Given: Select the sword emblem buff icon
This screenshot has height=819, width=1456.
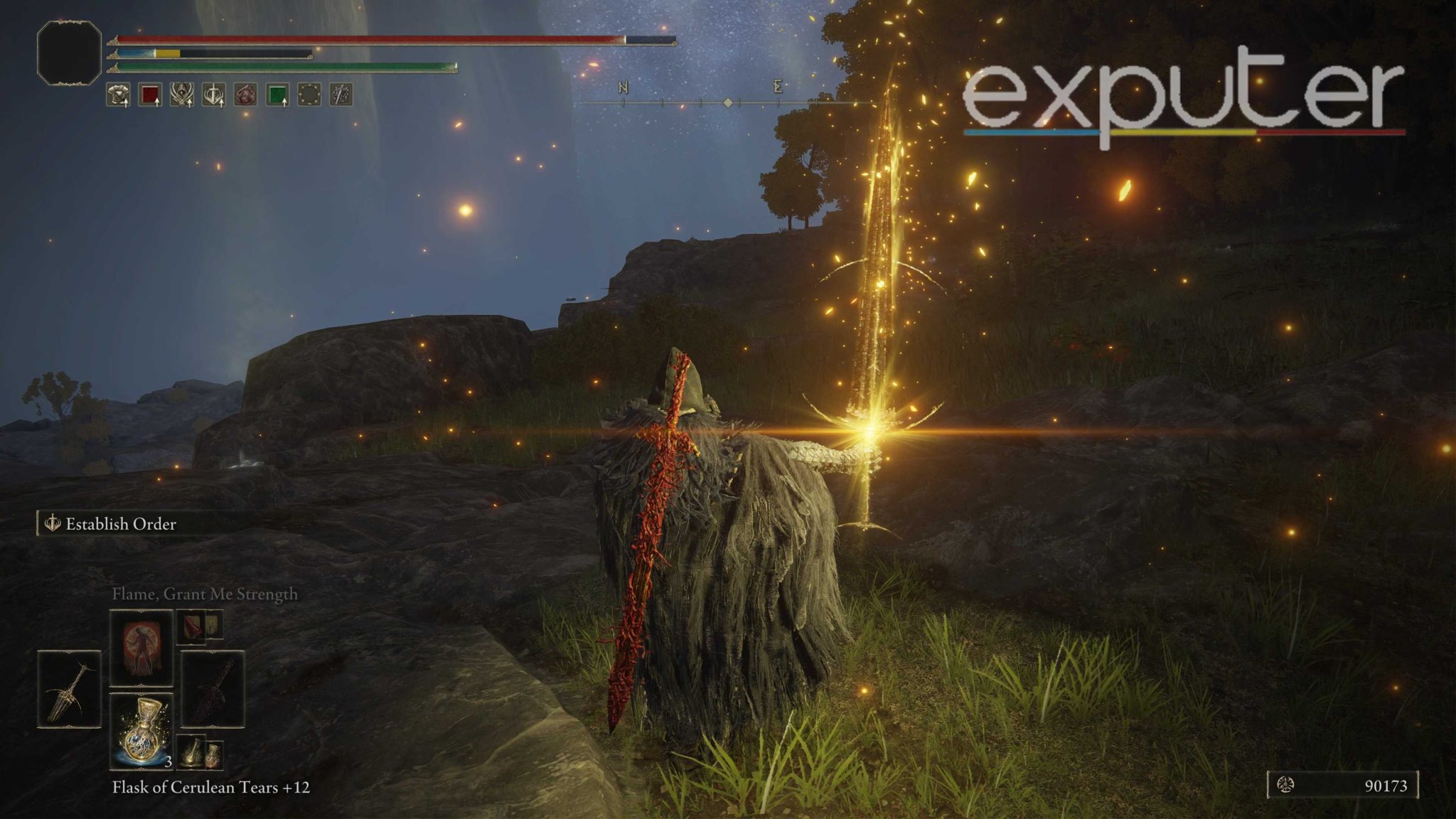Looking at the screenshot, I should pyautogui.click(x=215, y=95).
